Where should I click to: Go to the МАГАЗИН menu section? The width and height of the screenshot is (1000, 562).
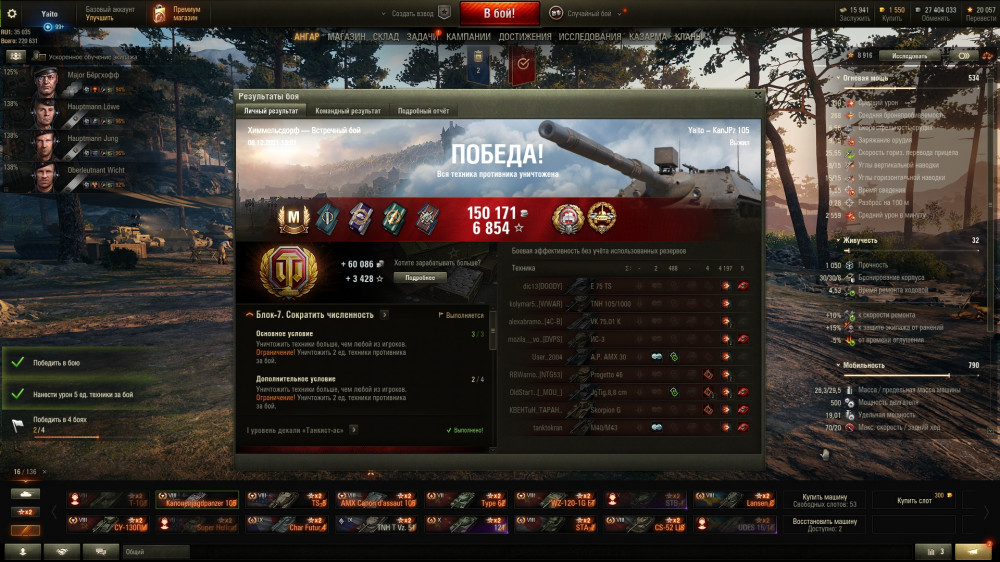click(x=346, y=37)
